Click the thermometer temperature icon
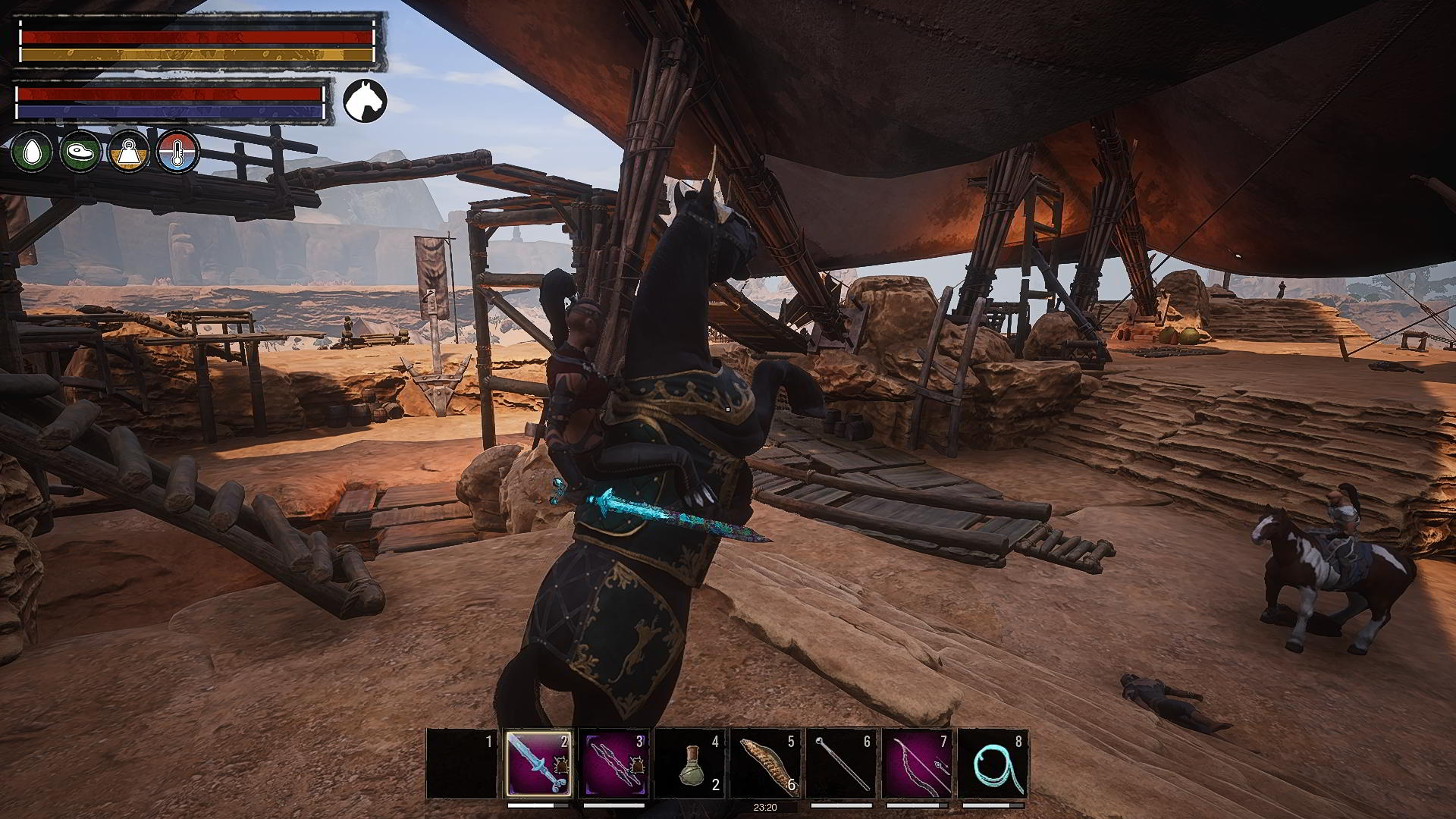This screenshot has height=819, width=1456. tap(178, 152)
